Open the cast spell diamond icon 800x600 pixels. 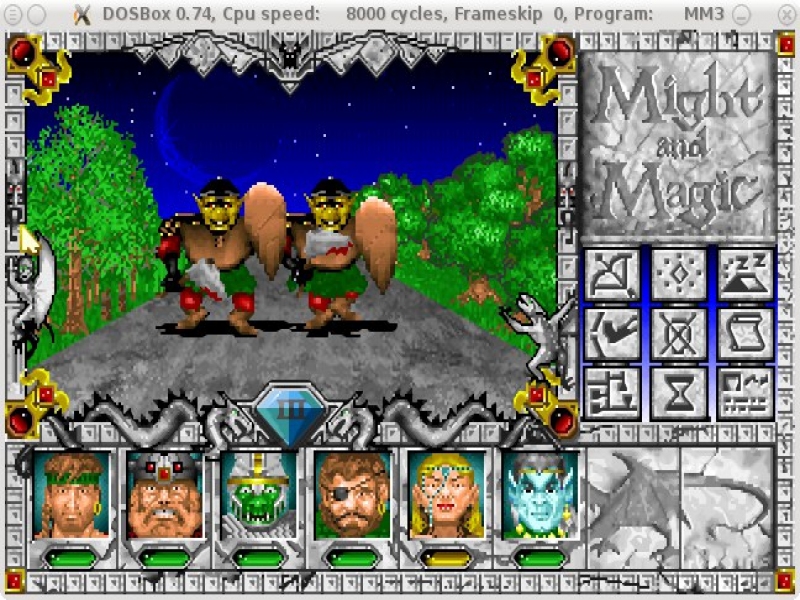click(x=679, y=275)
